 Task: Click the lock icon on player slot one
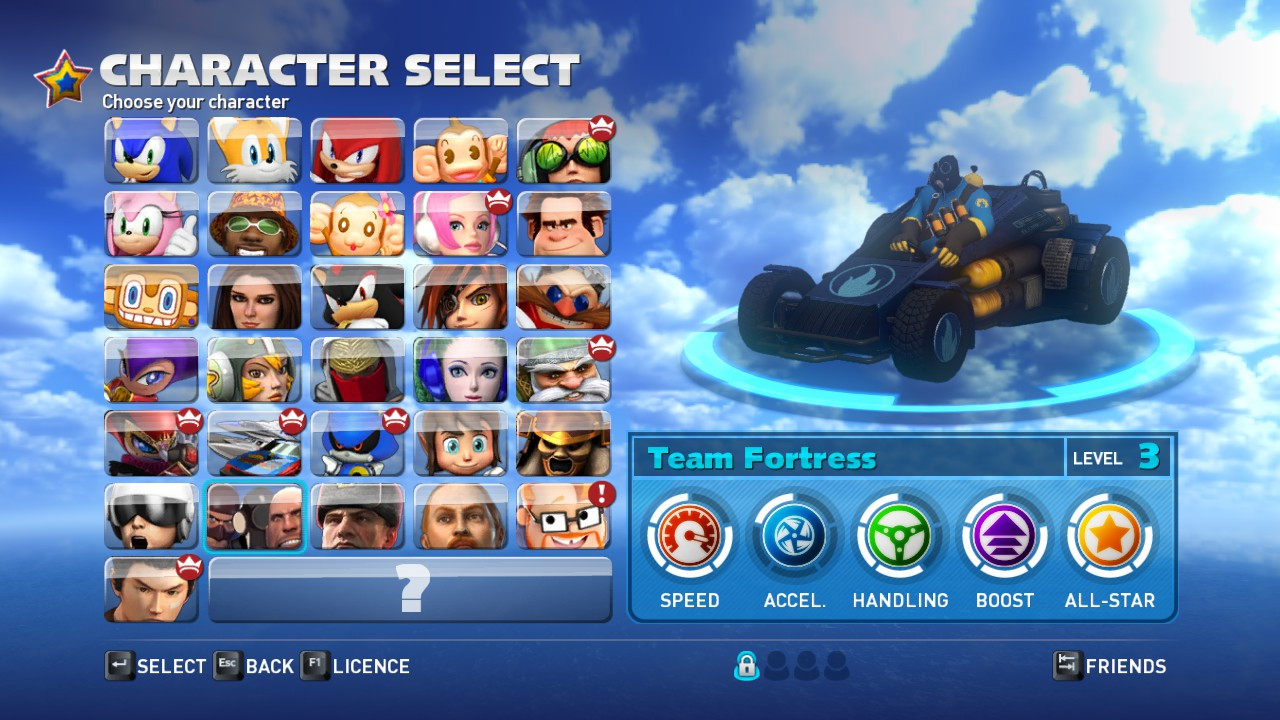click(x=745, y=665)
